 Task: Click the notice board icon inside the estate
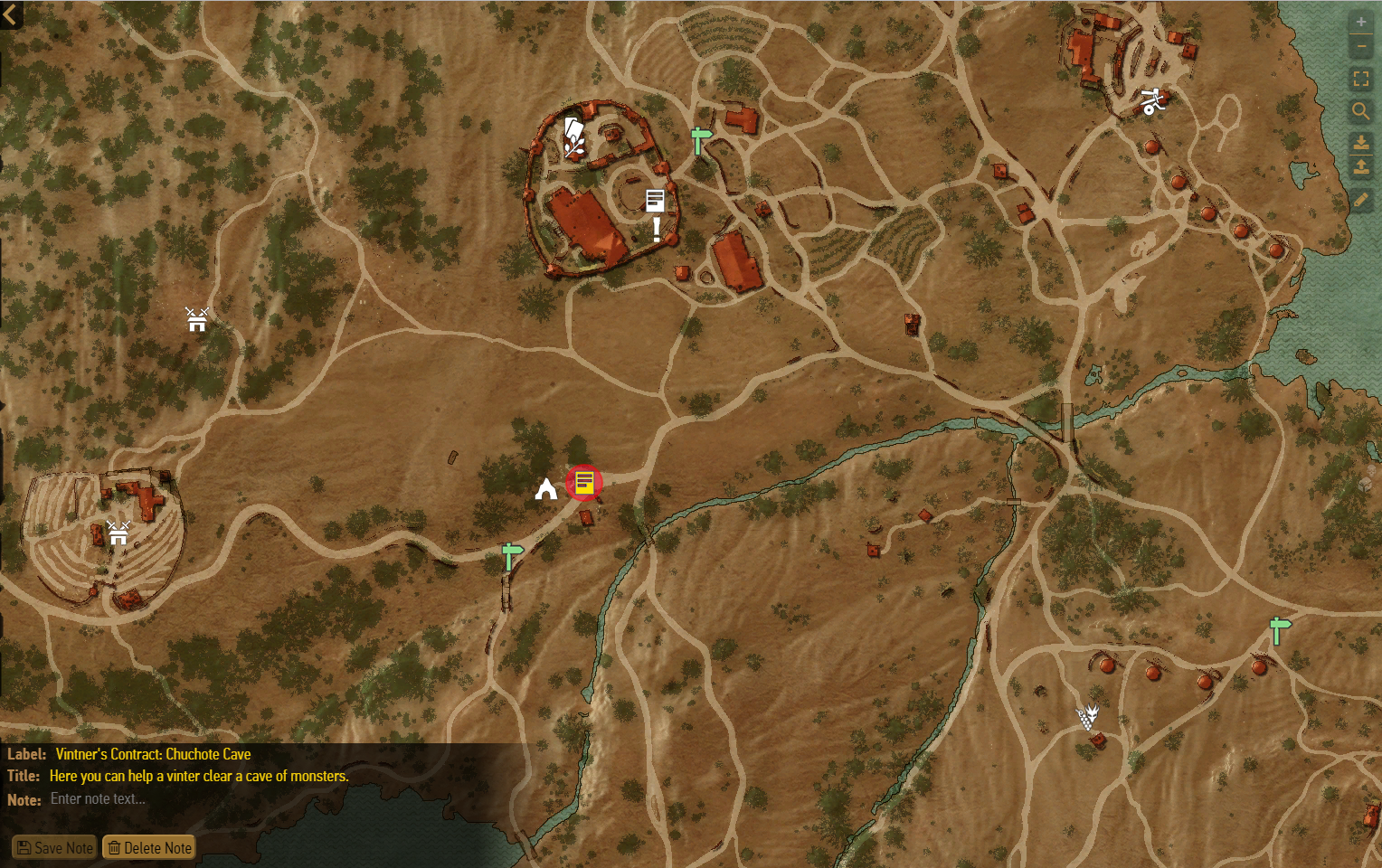point(655,200)
